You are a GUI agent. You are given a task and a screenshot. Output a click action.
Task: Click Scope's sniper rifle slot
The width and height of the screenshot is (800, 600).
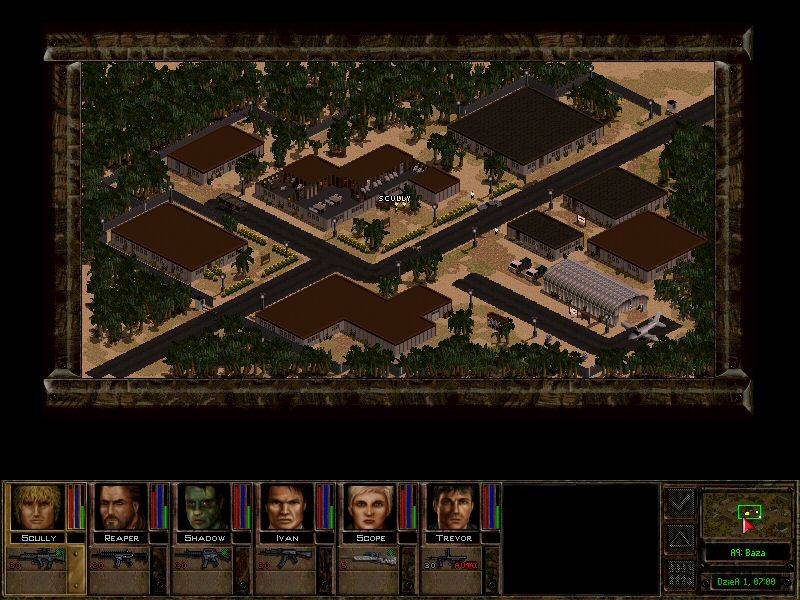pos(369,556)
